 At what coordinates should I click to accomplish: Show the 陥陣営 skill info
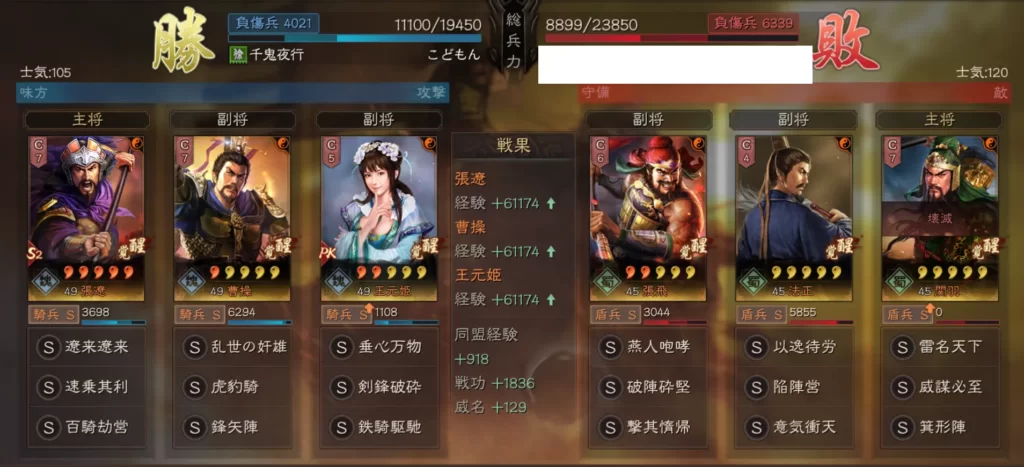(794, 387)
